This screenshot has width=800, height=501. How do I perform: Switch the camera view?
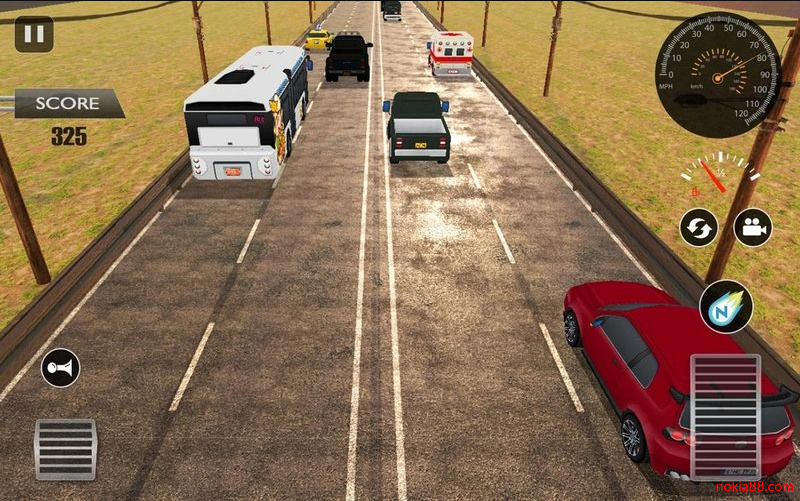753,227
